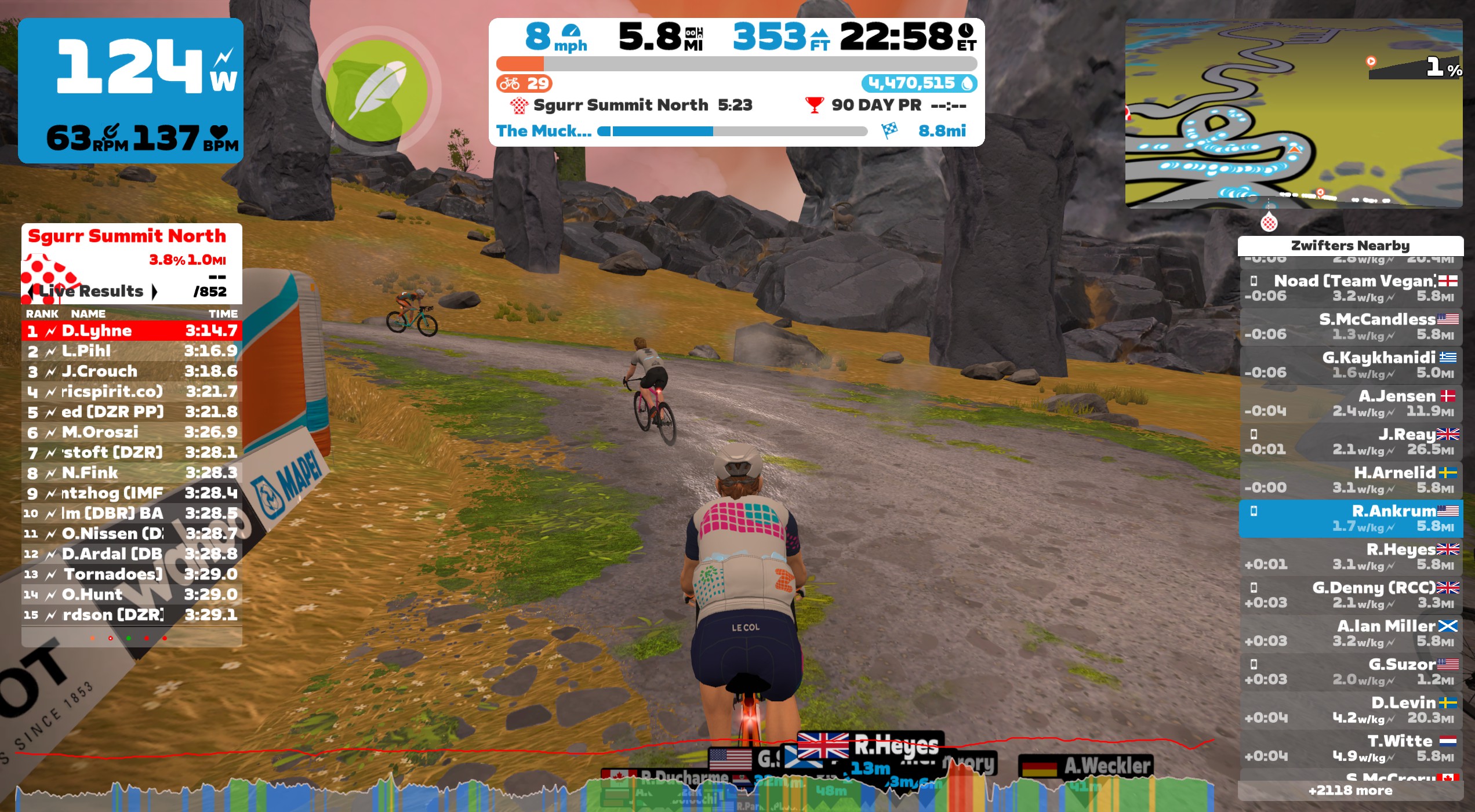This screenshot has width=1475, height=812.
Task: Choose D.Lyhne in the leaderboard
Action: [x=132, y=330]
